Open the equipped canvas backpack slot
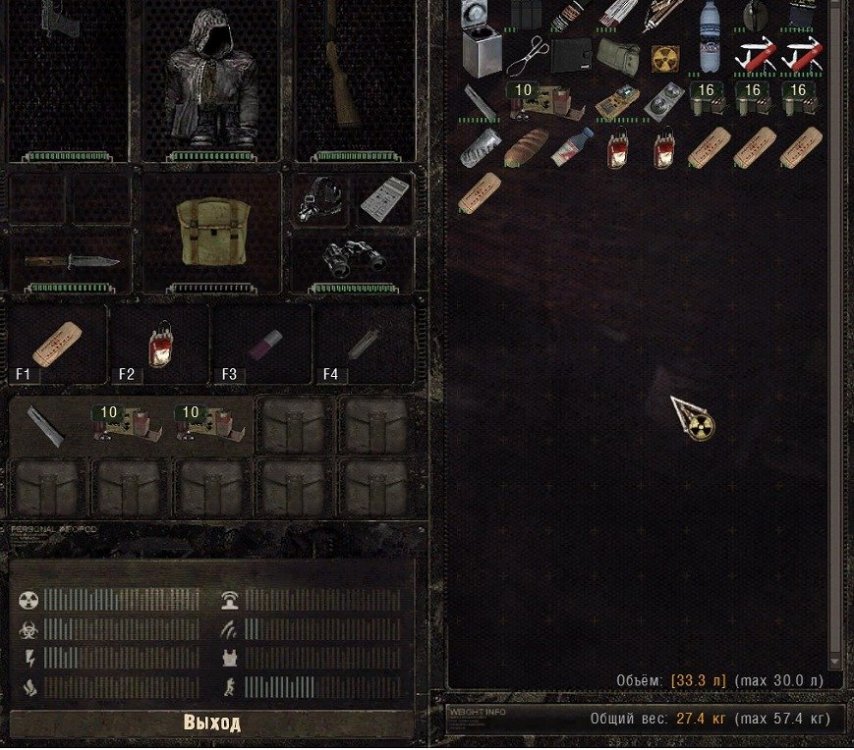This screenshot has width=854, height=750. click(211, 233)
